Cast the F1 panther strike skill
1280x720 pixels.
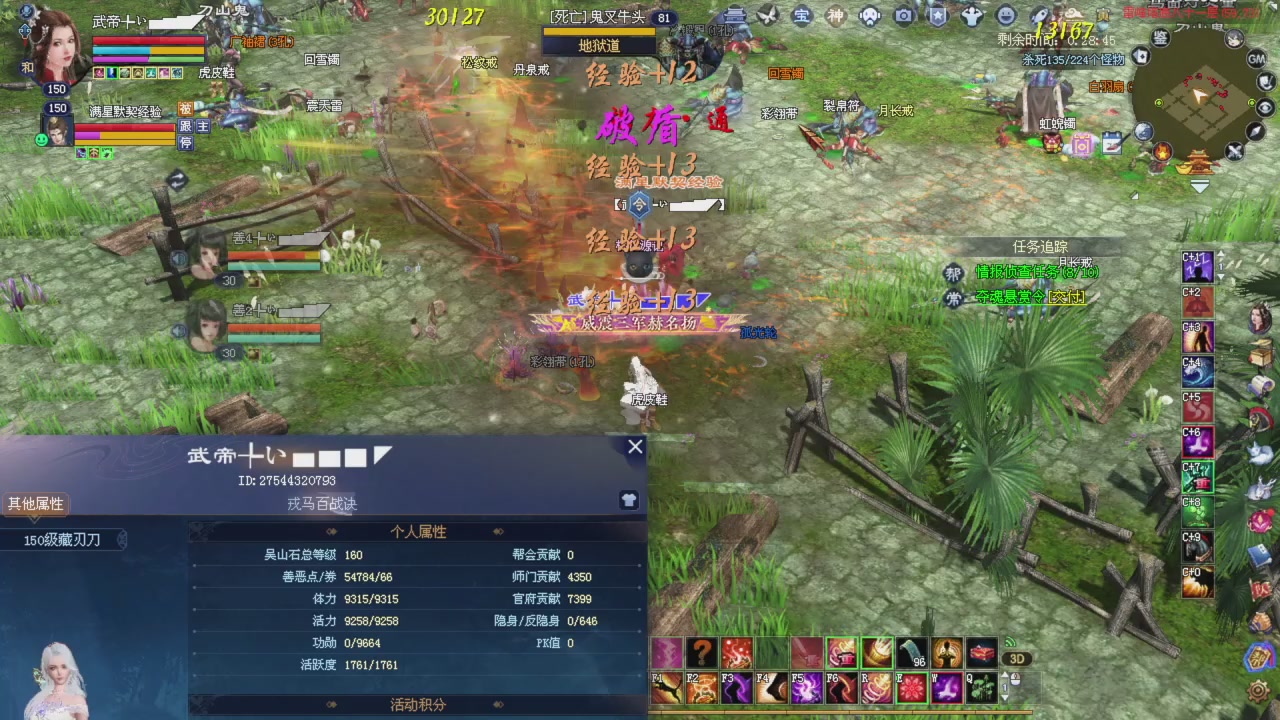click(x=666, y=688)
